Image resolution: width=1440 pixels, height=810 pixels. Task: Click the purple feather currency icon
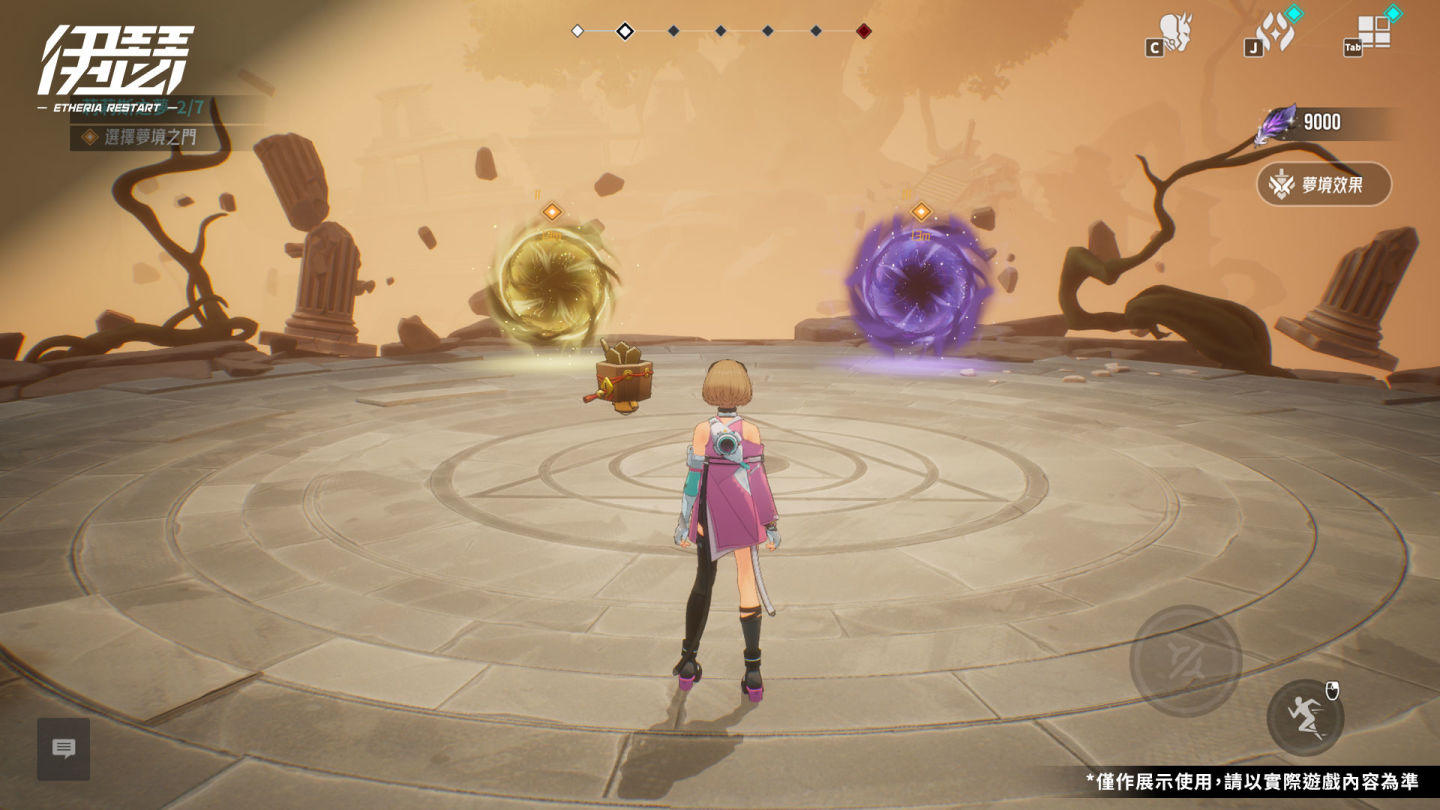pos(1280,123)
